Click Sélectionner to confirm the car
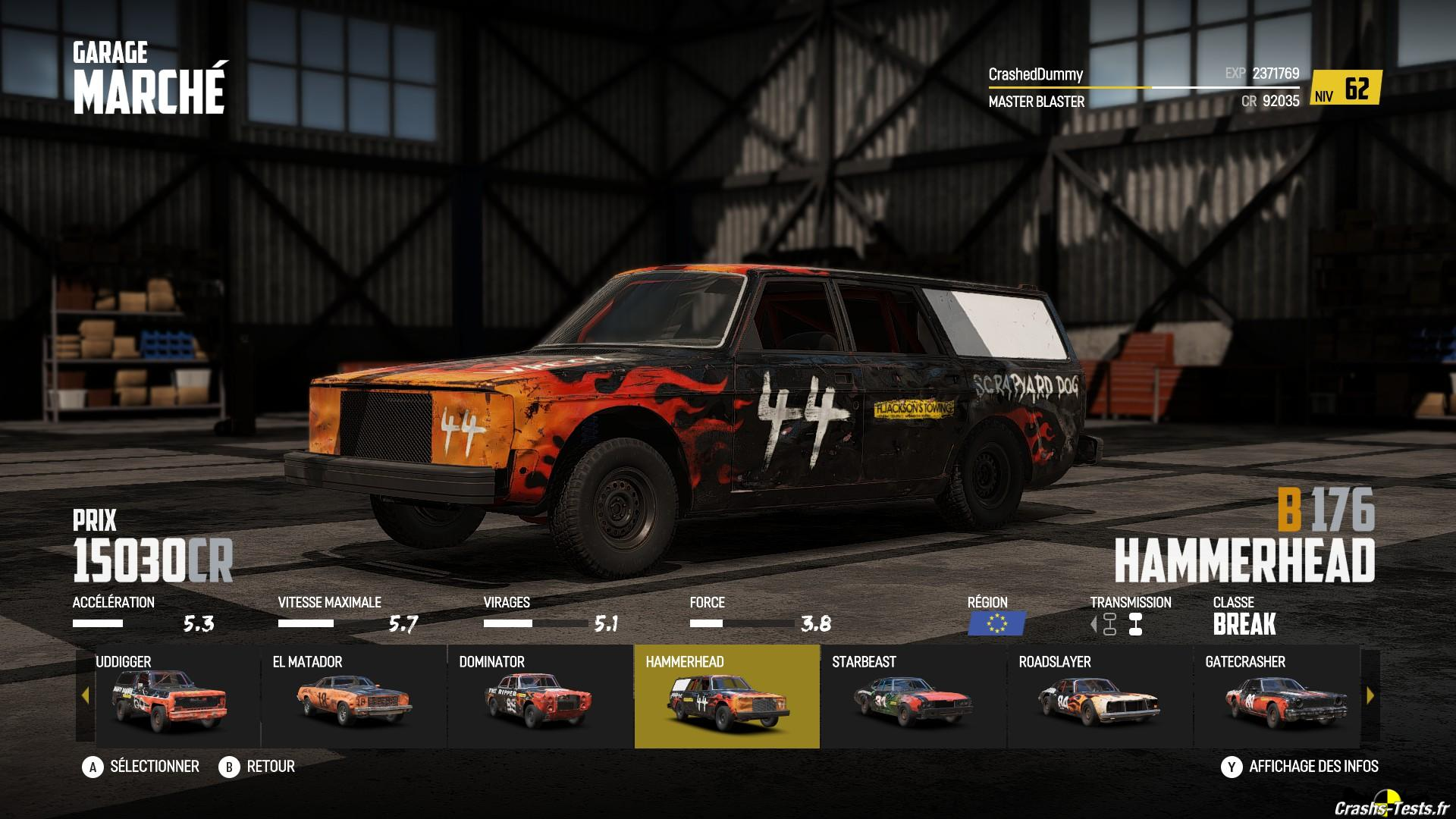This screenshot has height=819, width=1456. pos(141,767)
